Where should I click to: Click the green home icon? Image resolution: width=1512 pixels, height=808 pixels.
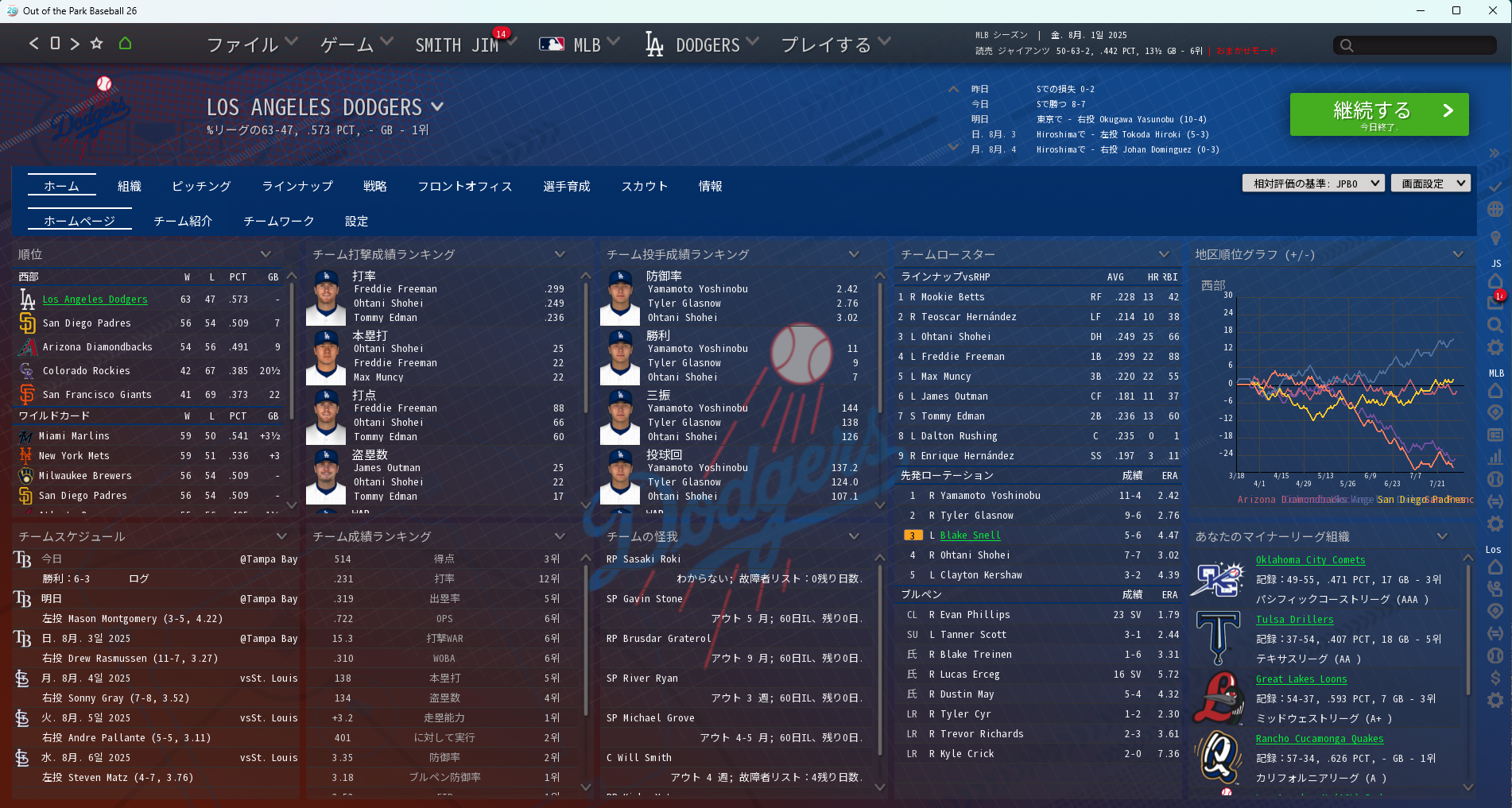point(125,44)
